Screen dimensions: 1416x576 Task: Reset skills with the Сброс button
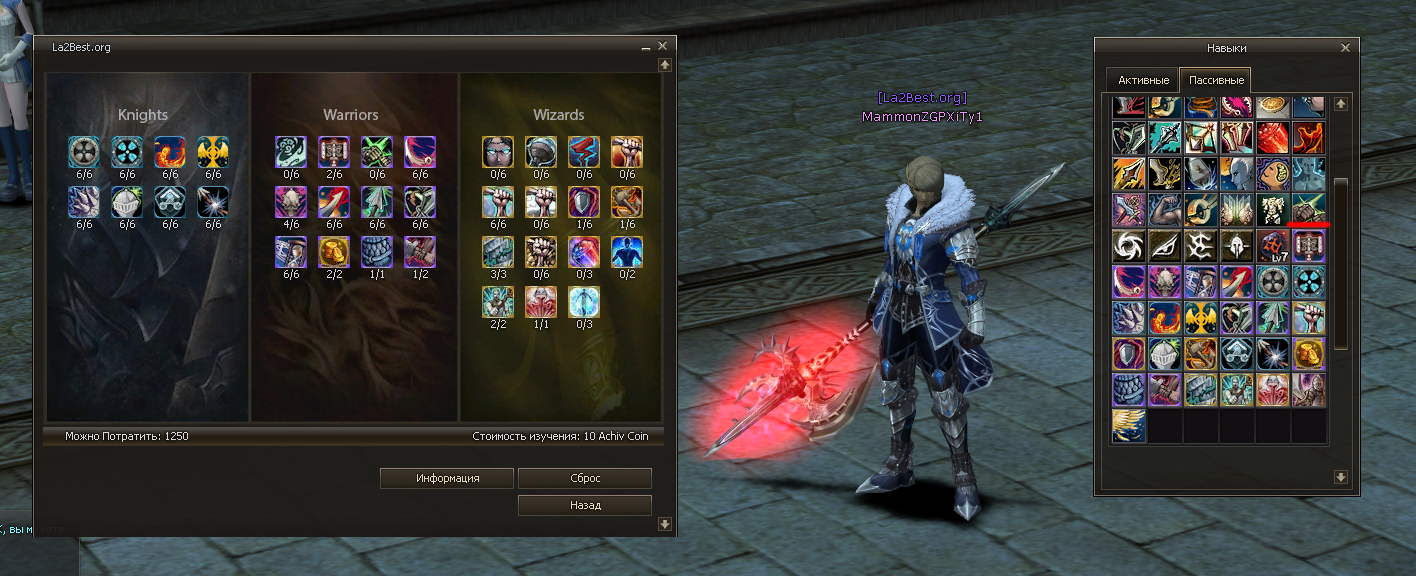585,478
